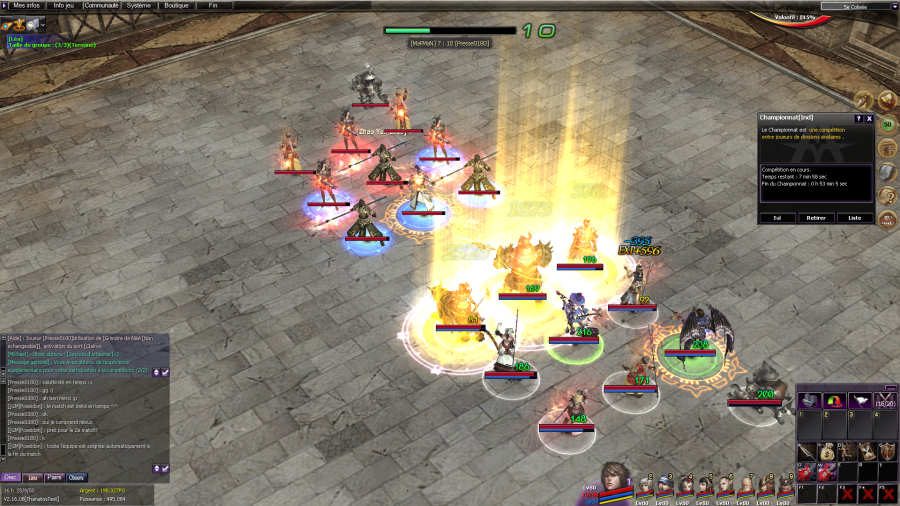The image size is (900, 506).
Task: Activate the gauge meter skill icon
Action: point(833,400)
